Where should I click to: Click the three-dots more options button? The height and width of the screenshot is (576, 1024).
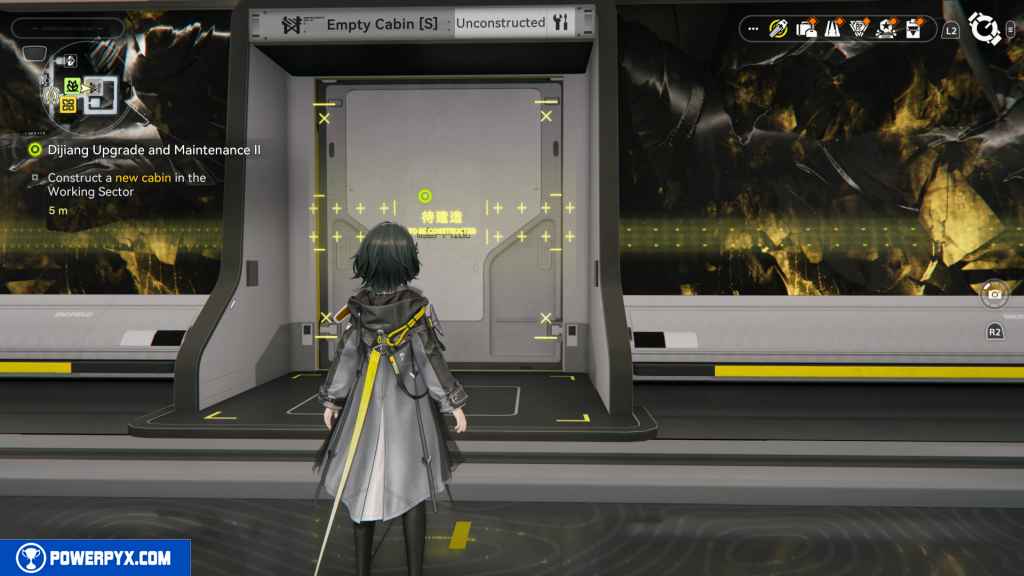point(753,29)
